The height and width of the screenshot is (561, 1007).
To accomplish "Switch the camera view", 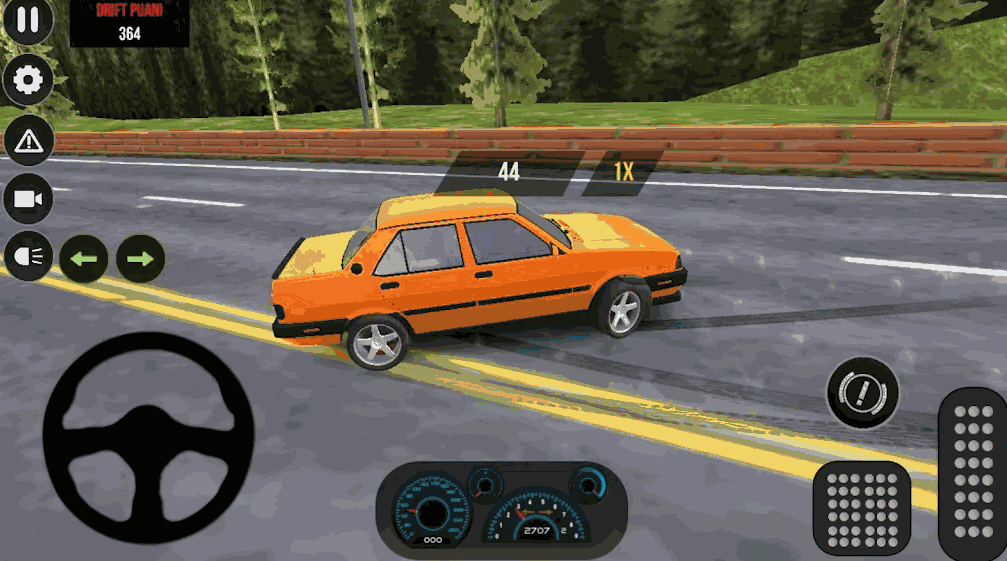I will point(28,200).
